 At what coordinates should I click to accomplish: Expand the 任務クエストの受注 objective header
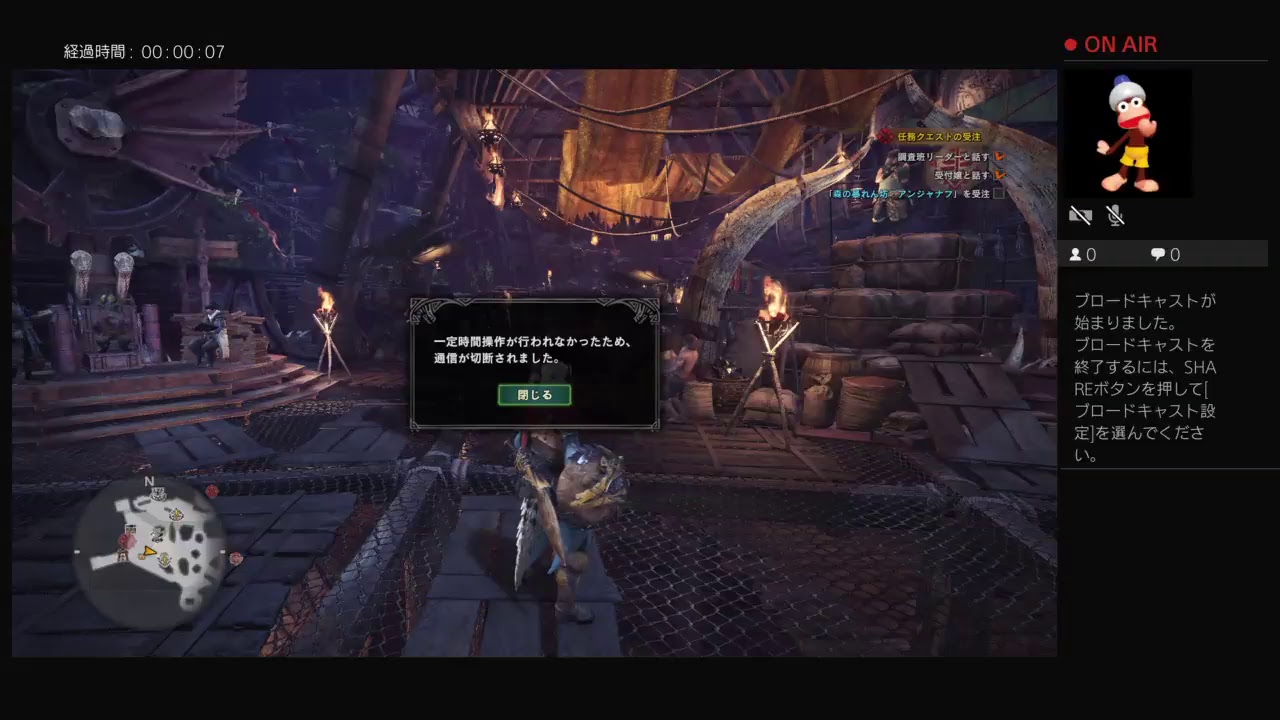point(940,136)
